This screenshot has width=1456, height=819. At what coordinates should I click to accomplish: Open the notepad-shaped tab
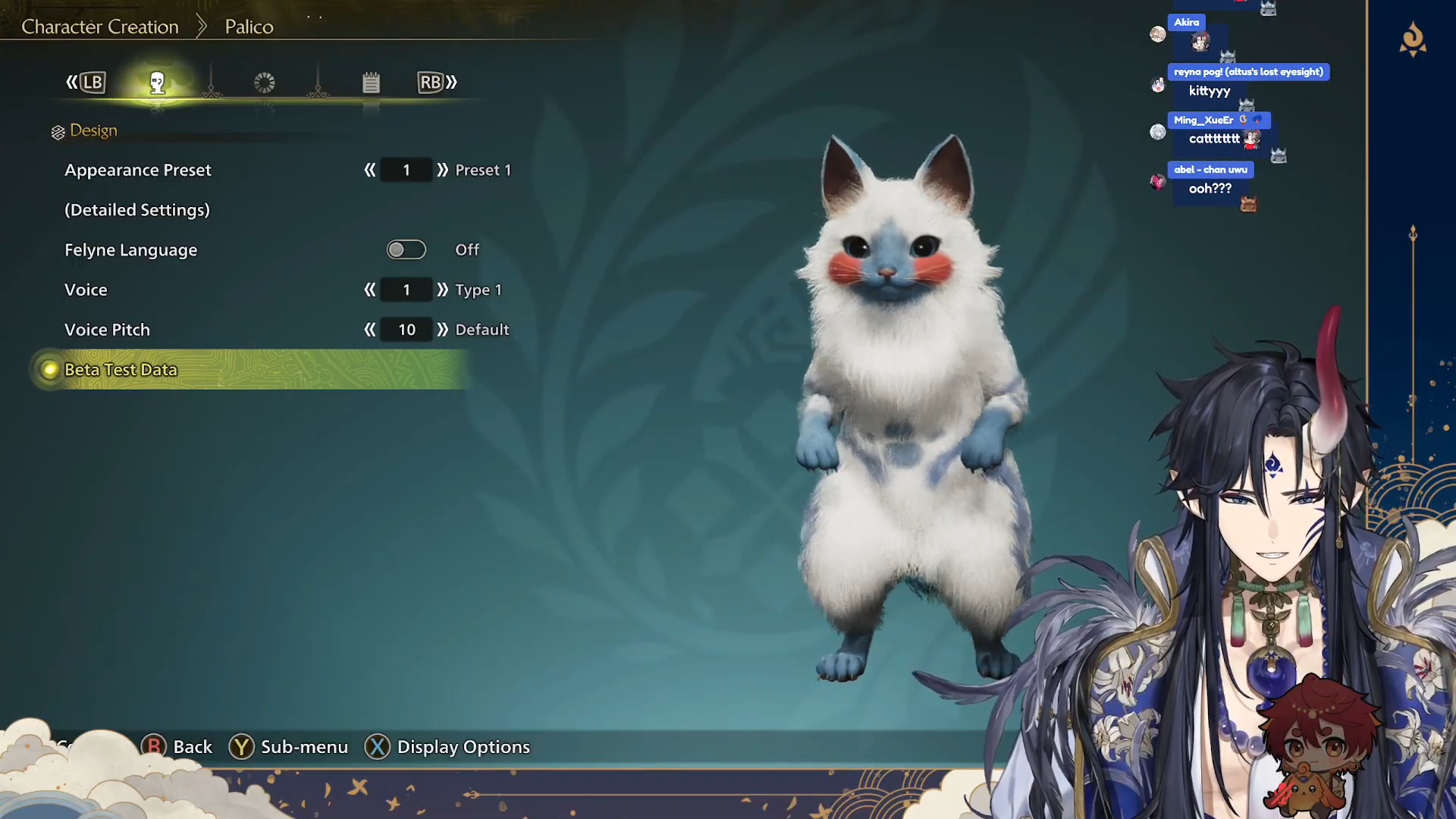[x=371, y=83]
